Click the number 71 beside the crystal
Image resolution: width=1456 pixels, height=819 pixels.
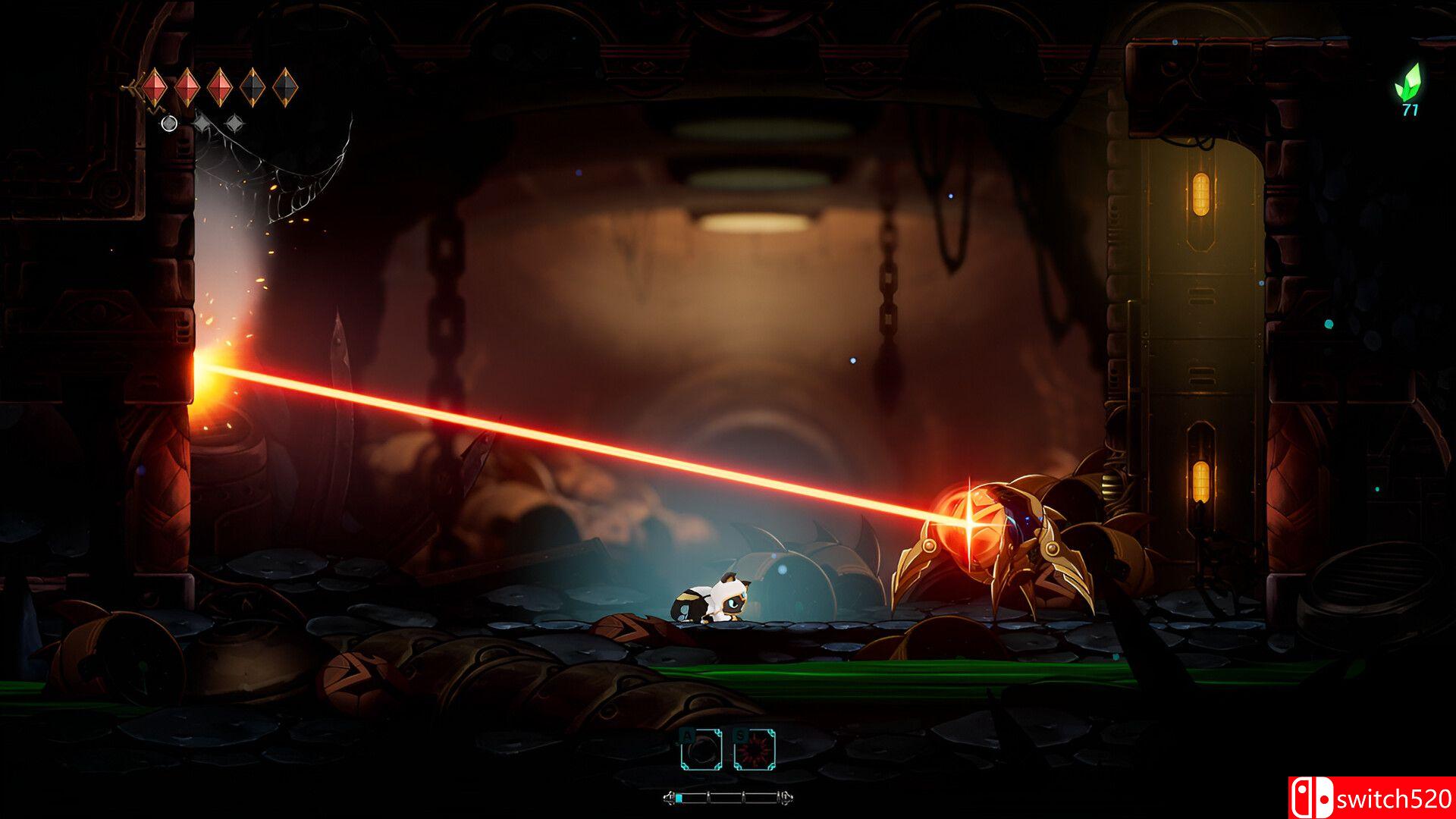click(1410, 110)
